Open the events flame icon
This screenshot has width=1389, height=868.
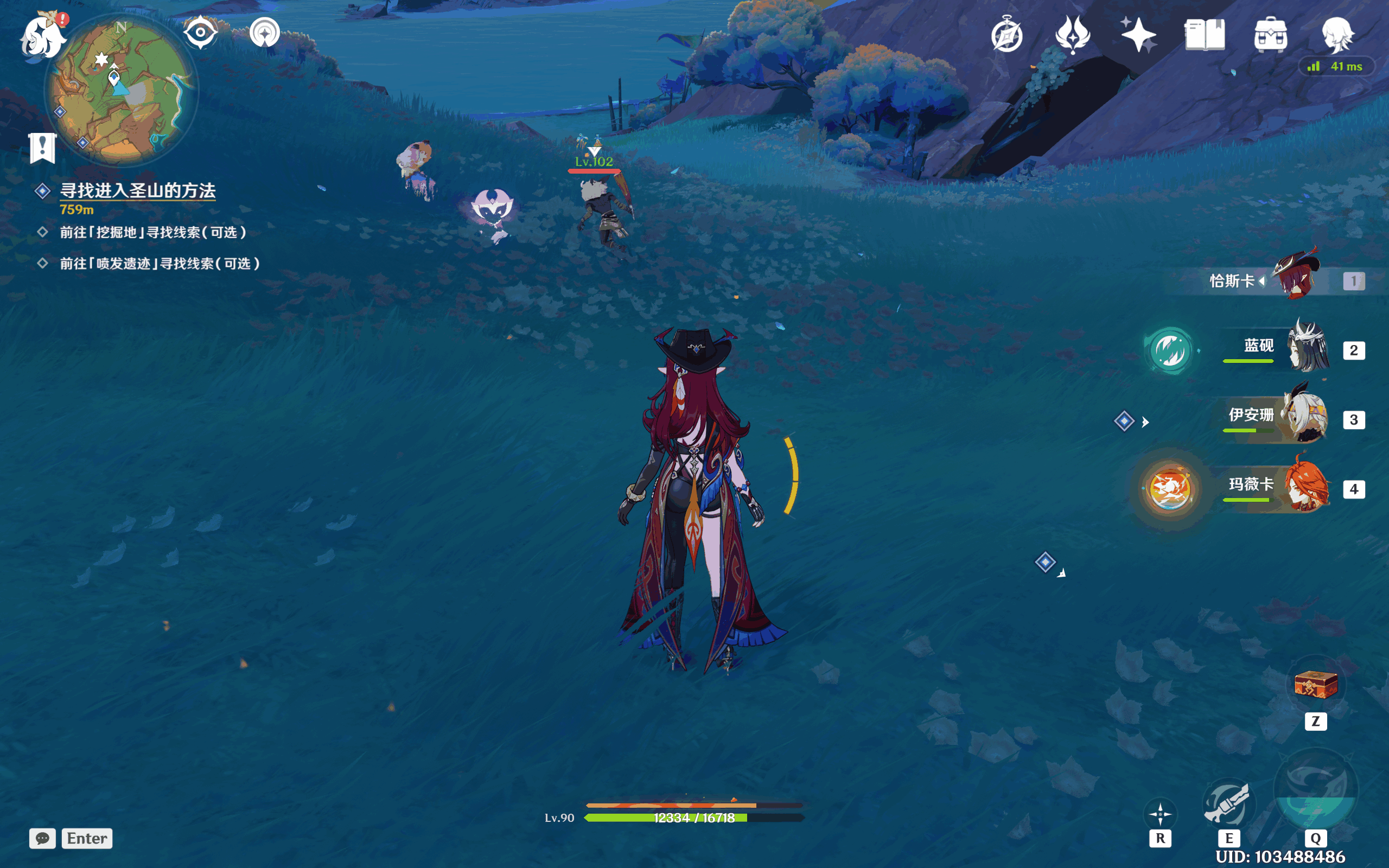point(1072,35)
